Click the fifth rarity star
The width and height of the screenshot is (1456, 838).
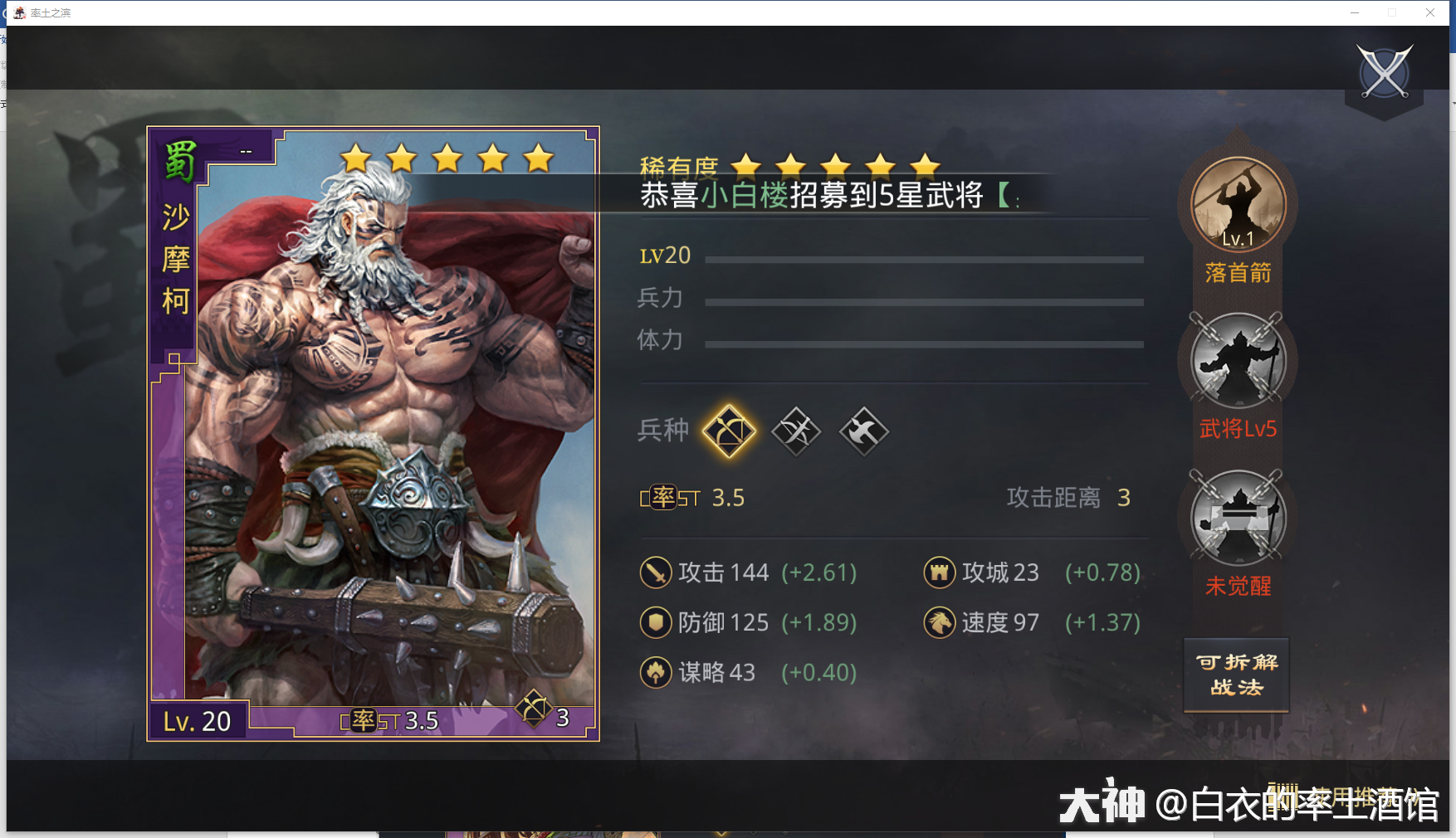click(923, 164)
